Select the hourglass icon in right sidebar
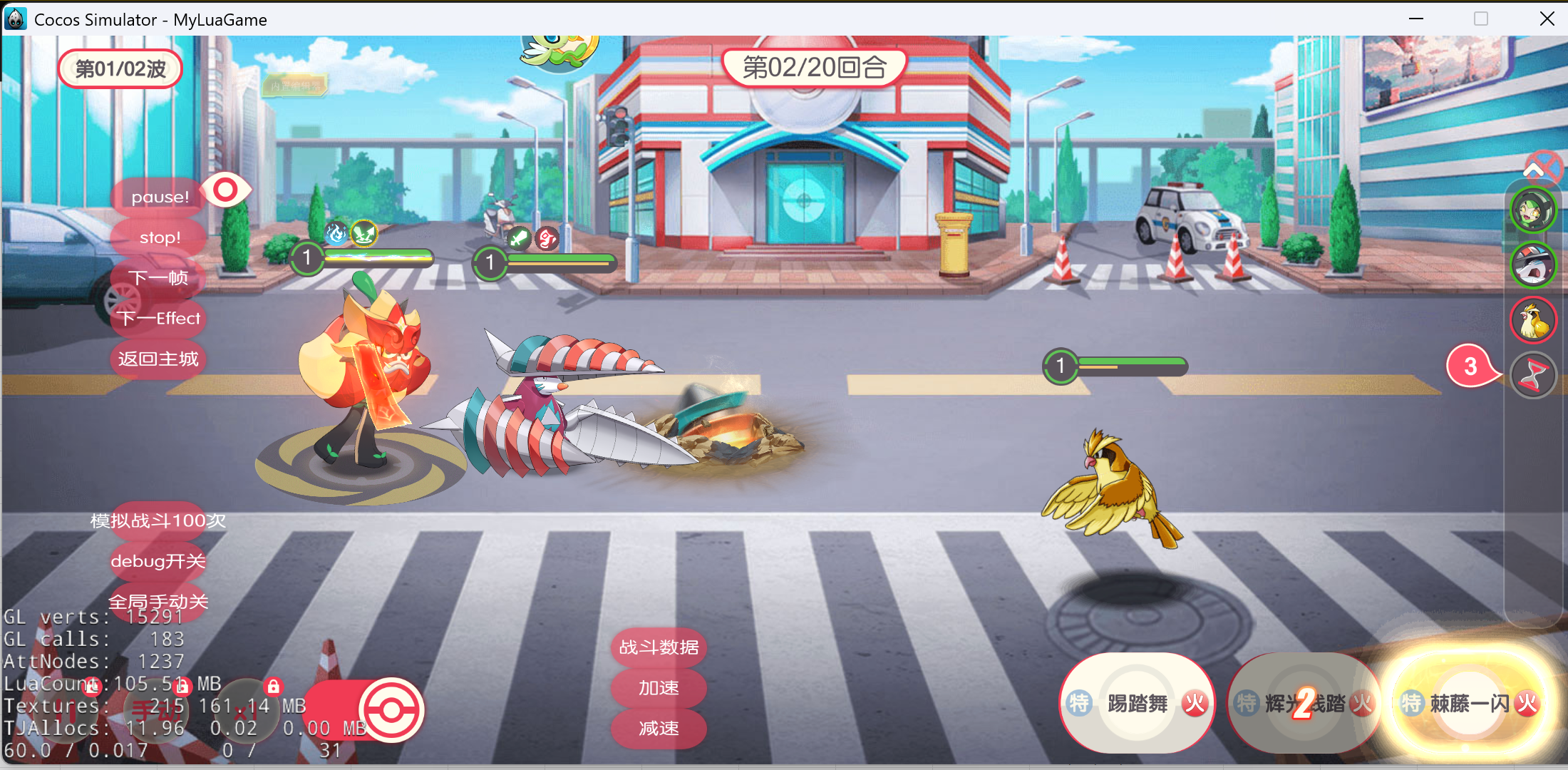1568x770 pixels. pos(1533,374)
